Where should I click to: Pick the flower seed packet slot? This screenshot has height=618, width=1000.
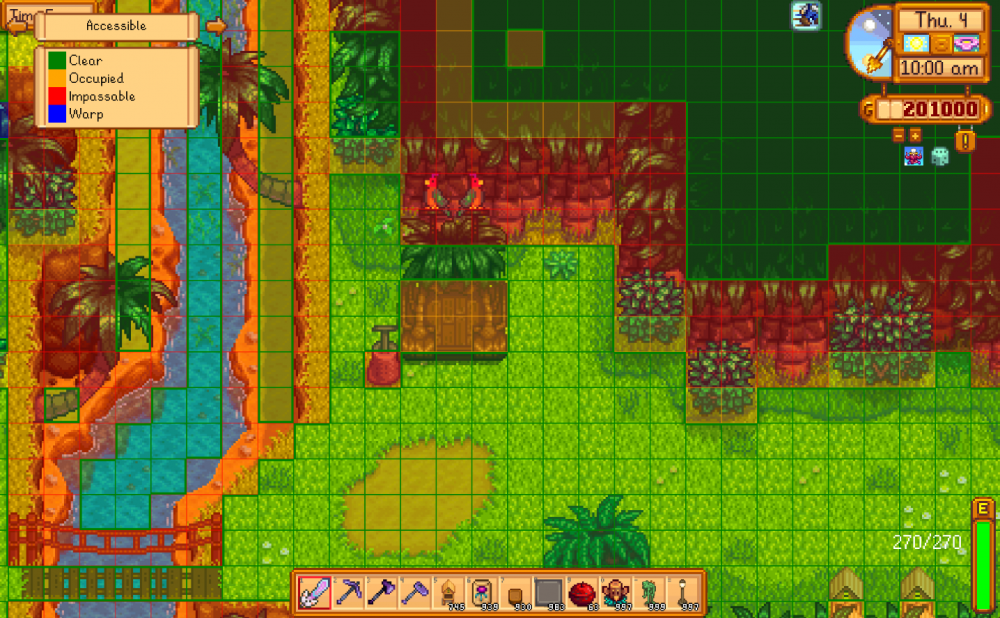[x=482, y=592]
